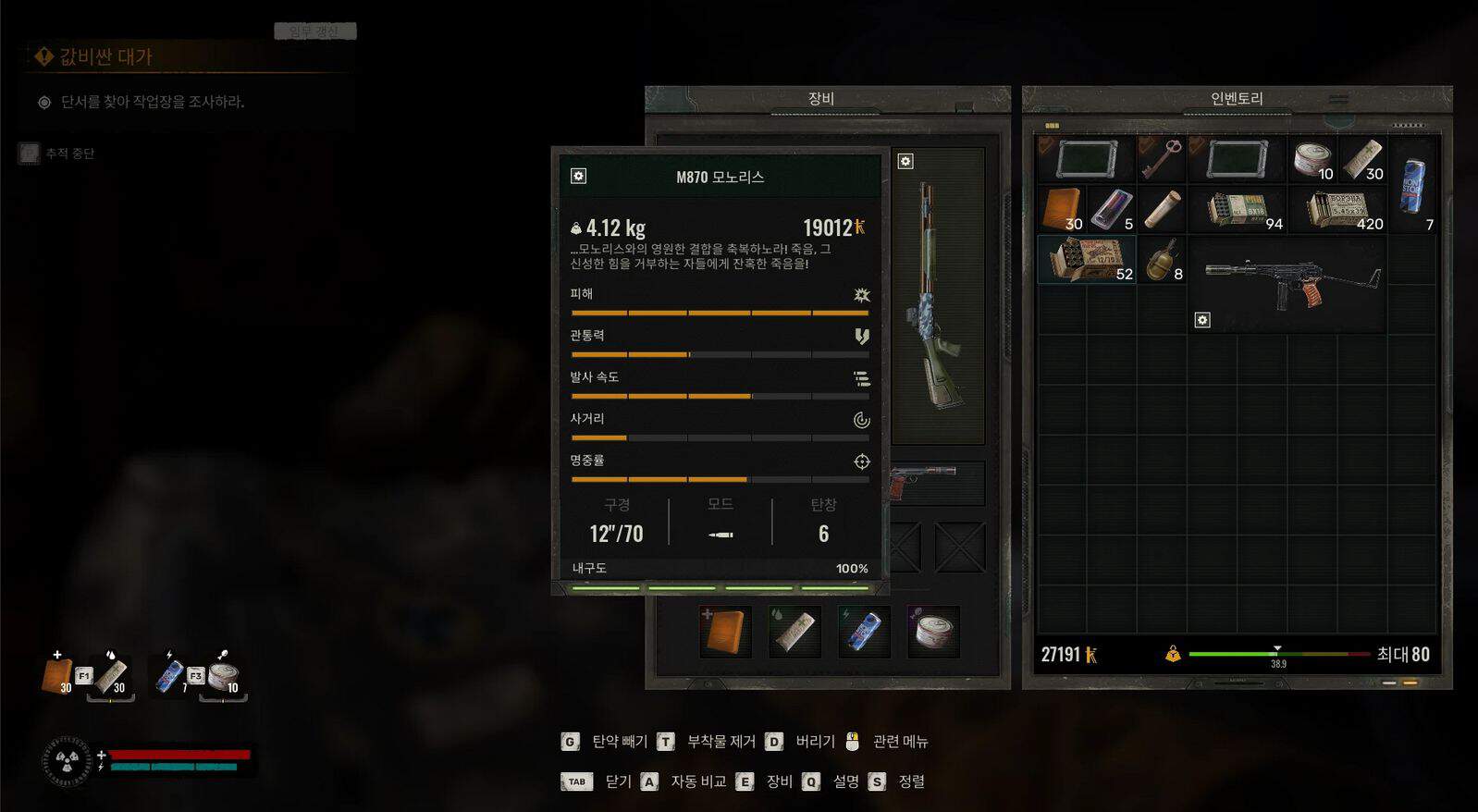Select the grenade stack of 8
This screenshot has height=812, width=1478.
point(1161,260)
